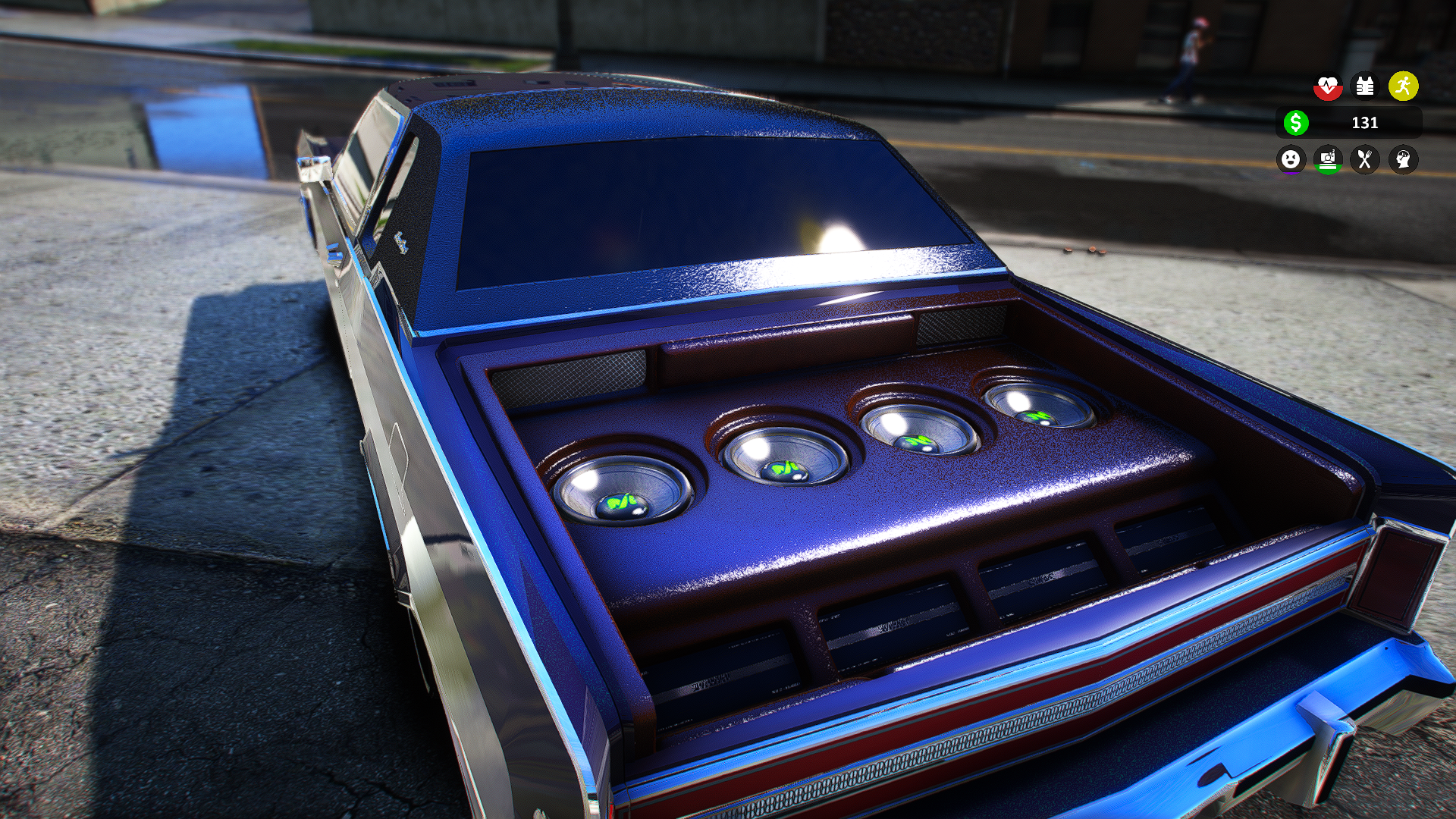This screenshot has height=819, width=1456.
Task: Click the sleeping bed energy icon
Action: click(1328, 159)
